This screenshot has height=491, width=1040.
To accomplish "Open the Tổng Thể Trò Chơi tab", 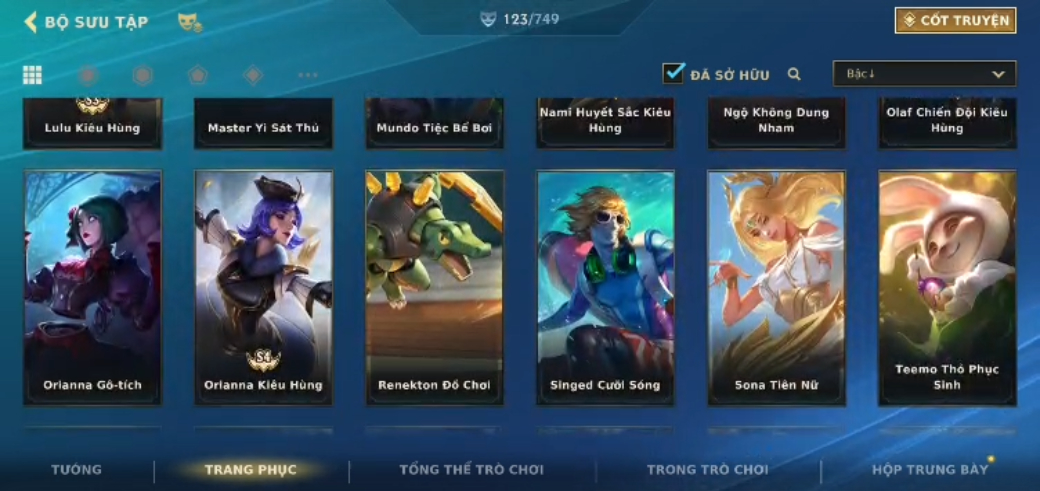I will 471,470.
